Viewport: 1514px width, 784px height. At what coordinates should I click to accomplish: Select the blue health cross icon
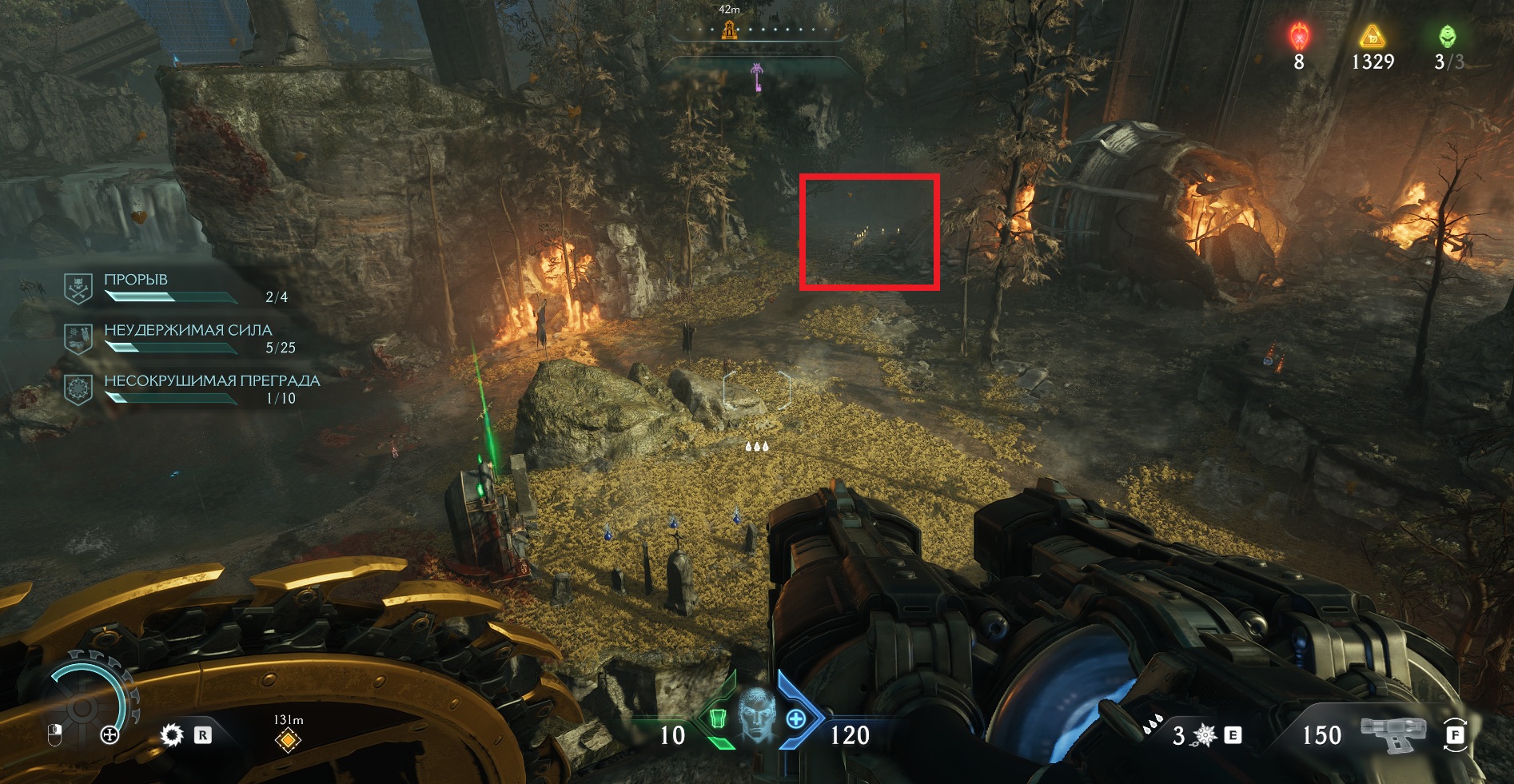point(796,718)
